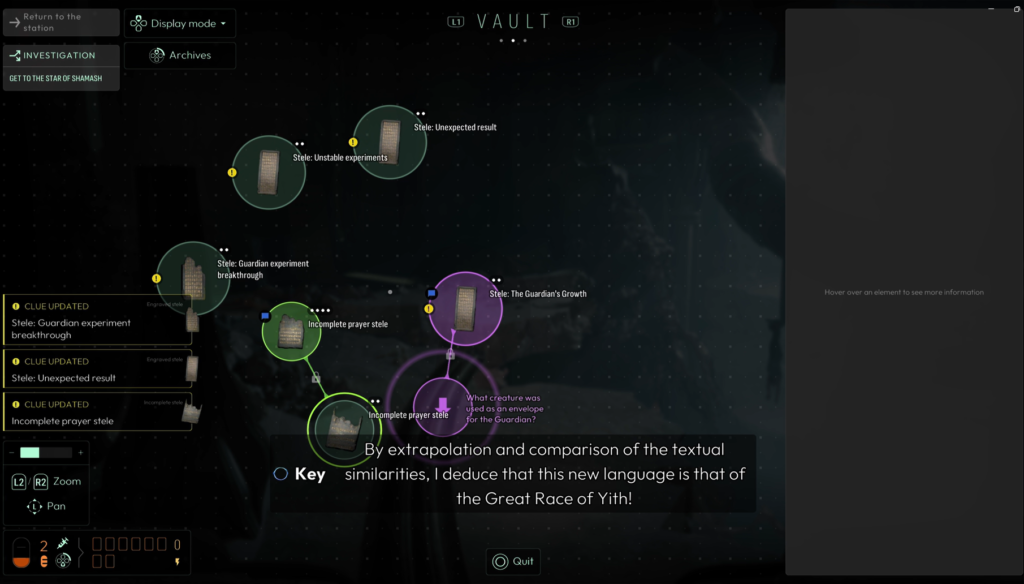
Task: Click the Quit button
Action: point(513,561)
